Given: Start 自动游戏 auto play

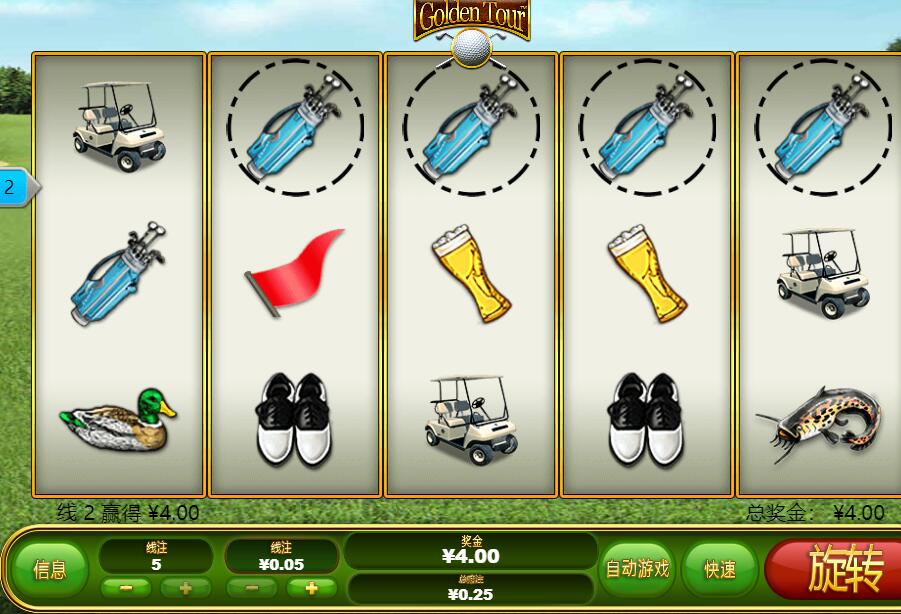Looking at the screenshot, I should tap(637, 569).
